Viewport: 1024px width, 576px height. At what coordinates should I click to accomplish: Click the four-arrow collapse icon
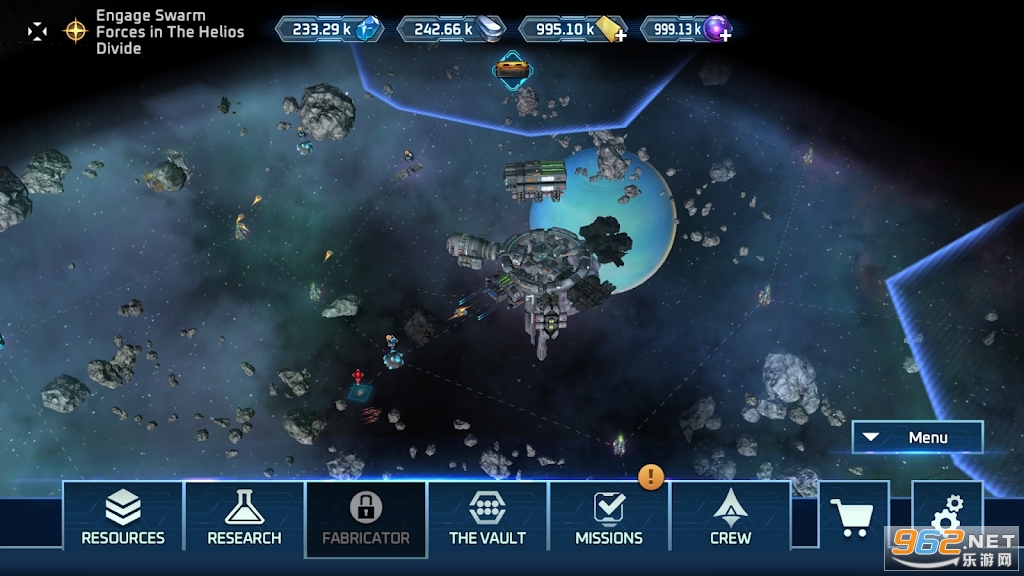click(37, 31)
